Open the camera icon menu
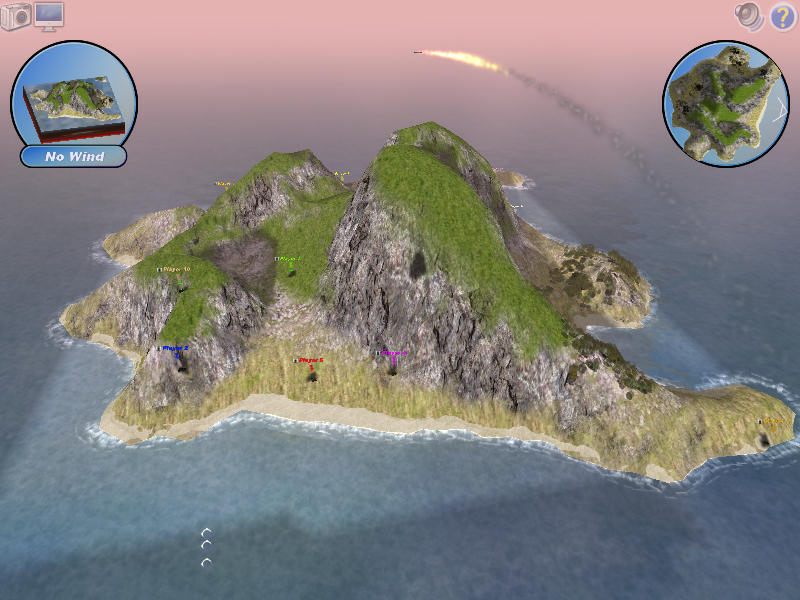This screenshot has width=800, height=600. click(16, 17)
